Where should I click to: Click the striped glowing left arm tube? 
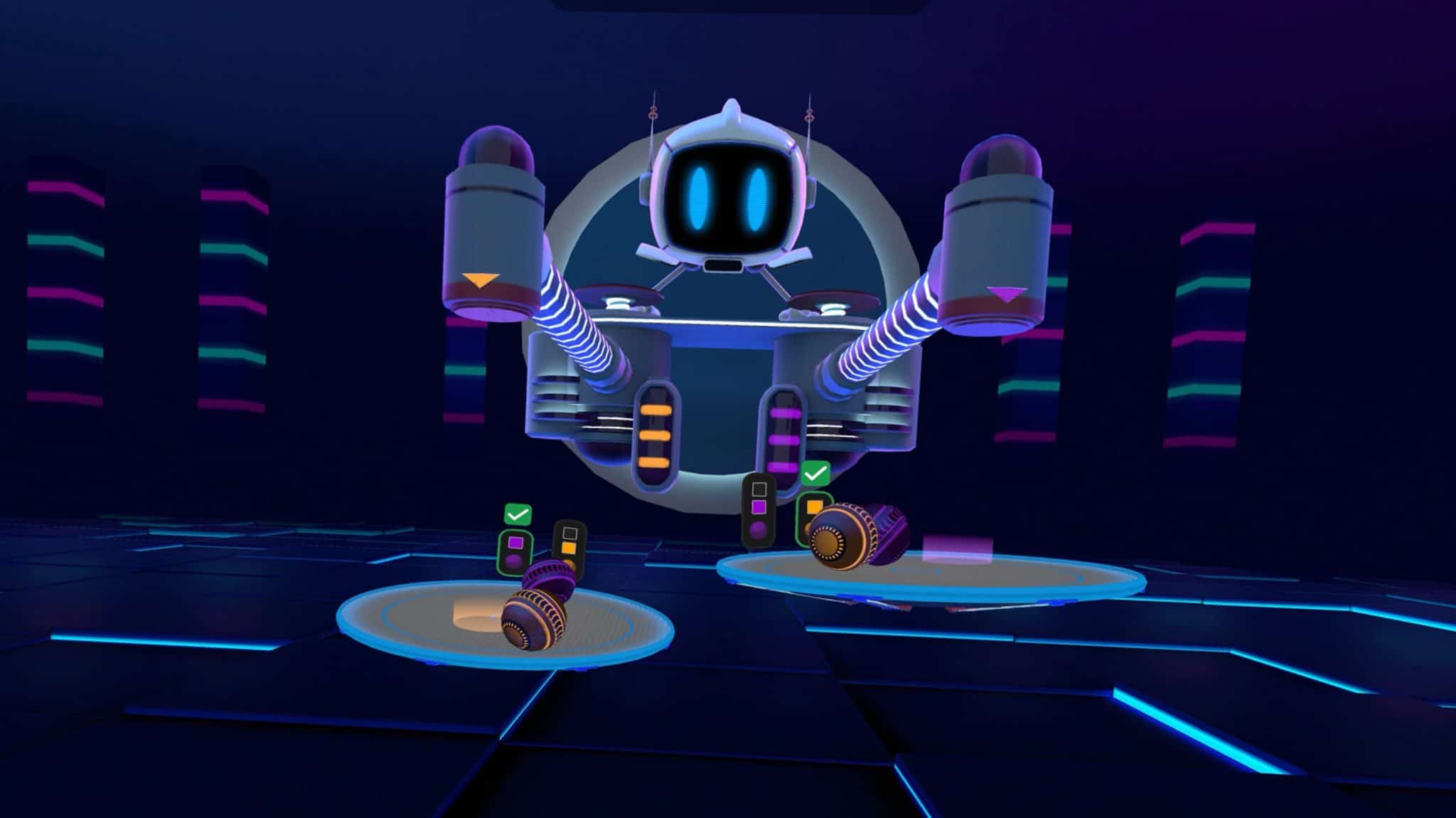tap(576, 327)
